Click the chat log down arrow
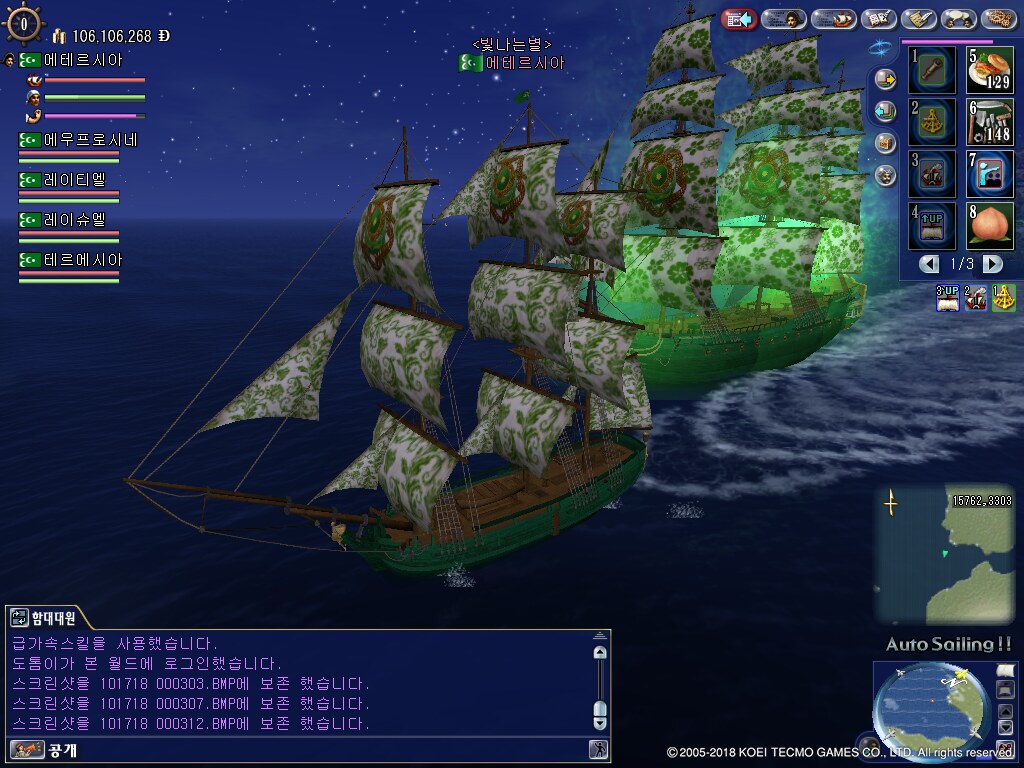The image size is (1024, 768). [600, 721]
